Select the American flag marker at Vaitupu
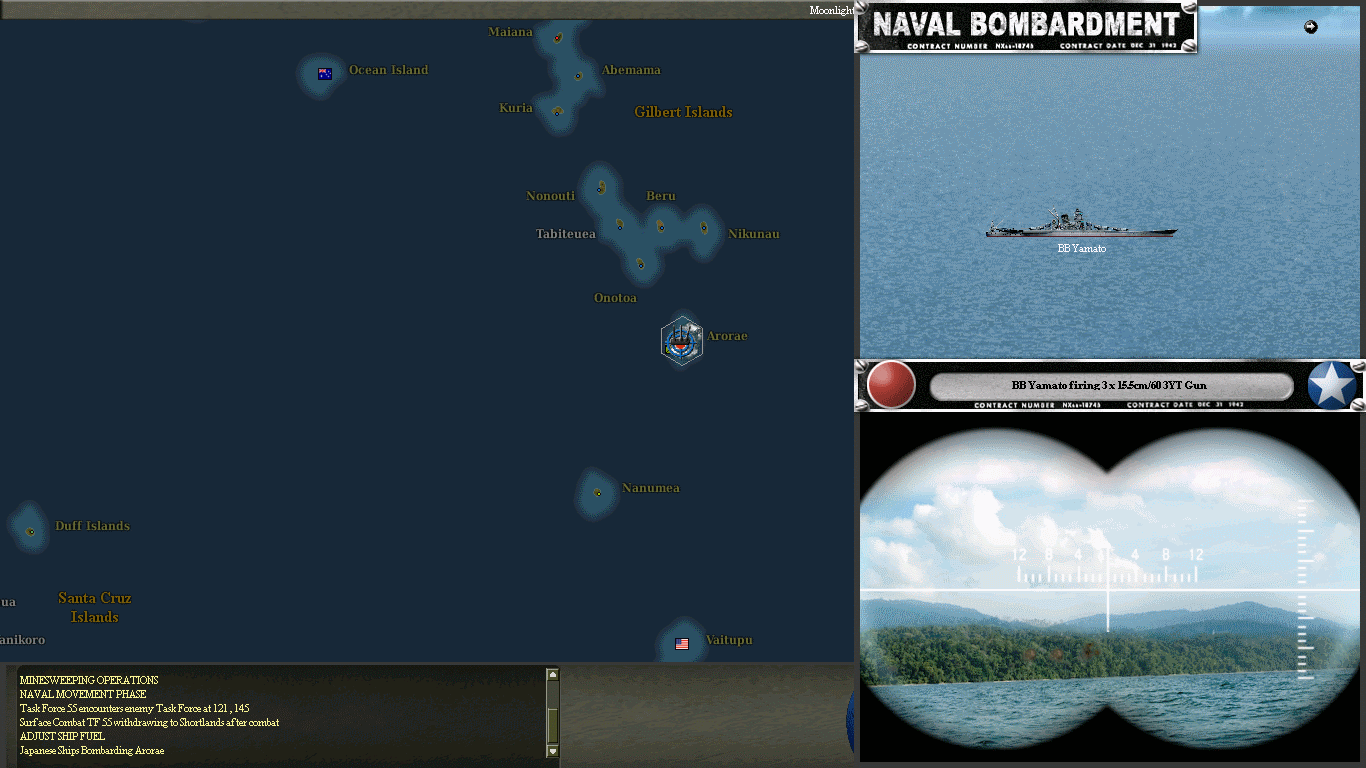 click(682, 644)
